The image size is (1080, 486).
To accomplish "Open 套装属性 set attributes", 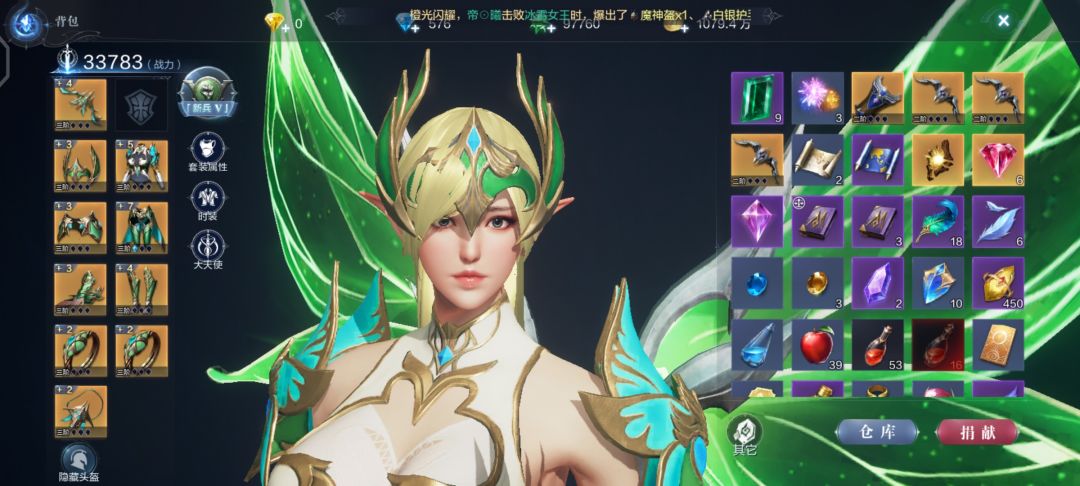I will tap(207, 149).
